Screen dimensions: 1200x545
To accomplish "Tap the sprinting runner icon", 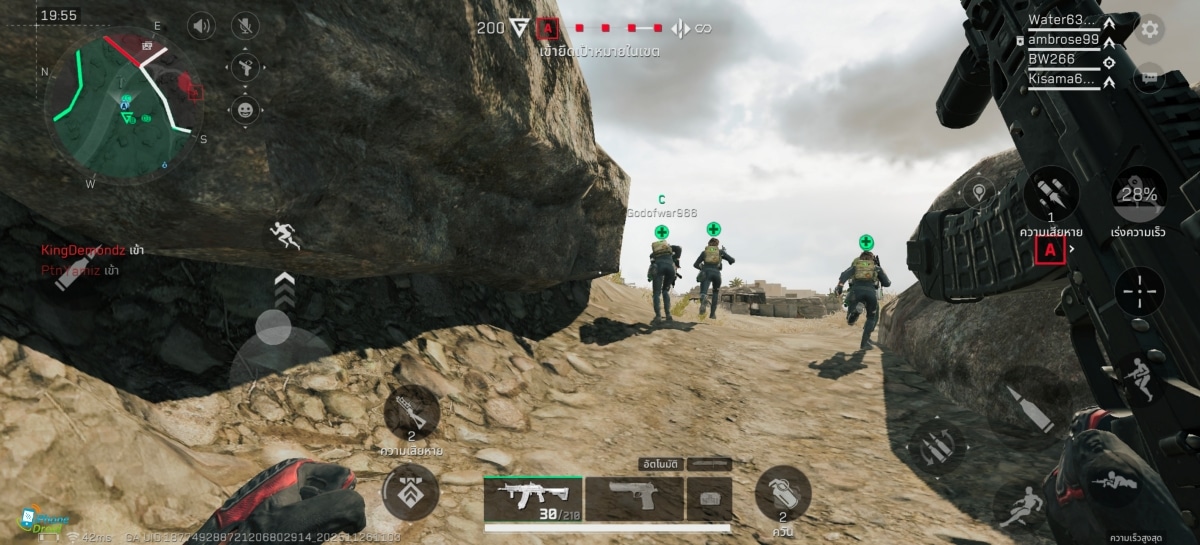I will click(284, 236).
